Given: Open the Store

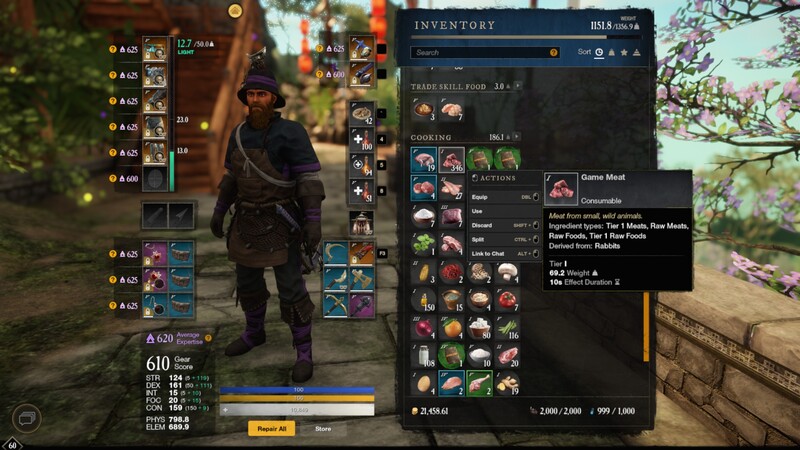Looking at the screenshot, I should 323,428.
